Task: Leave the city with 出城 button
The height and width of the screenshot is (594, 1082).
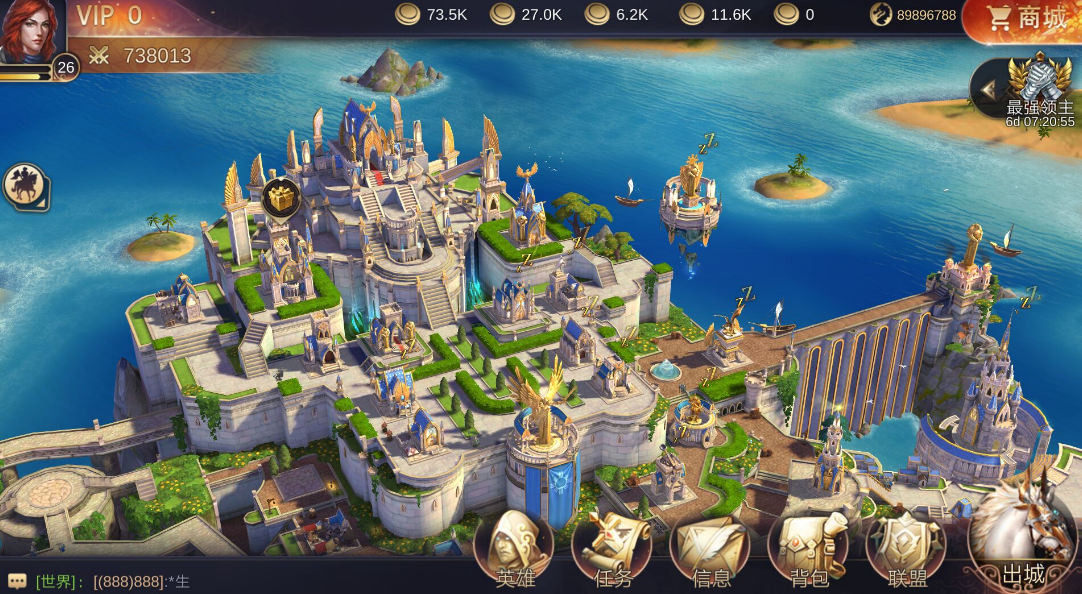Action: [x=1022, y=540]
